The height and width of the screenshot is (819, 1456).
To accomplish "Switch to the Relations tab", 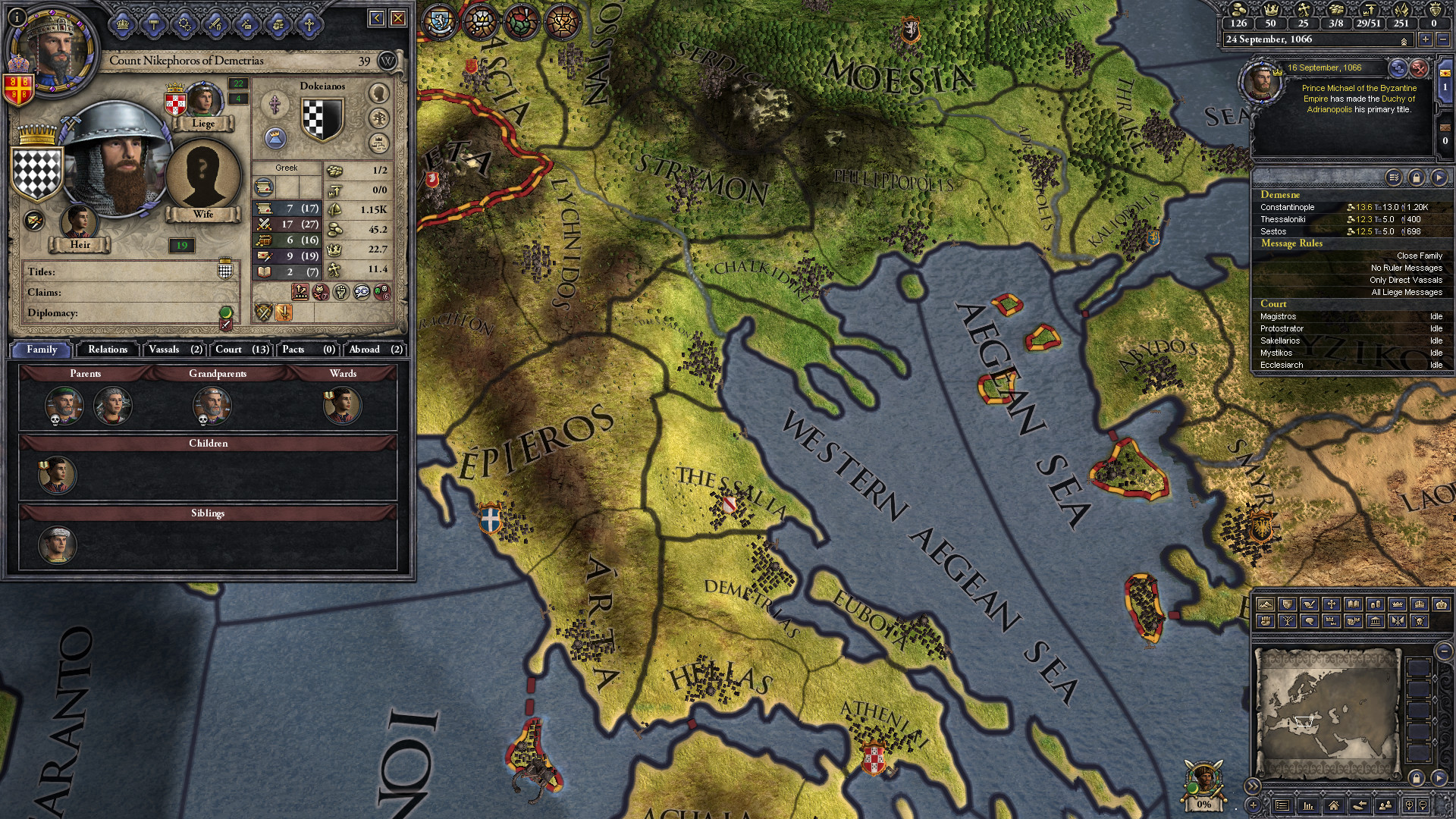I will pyautogui.click(x=108, y=350).
